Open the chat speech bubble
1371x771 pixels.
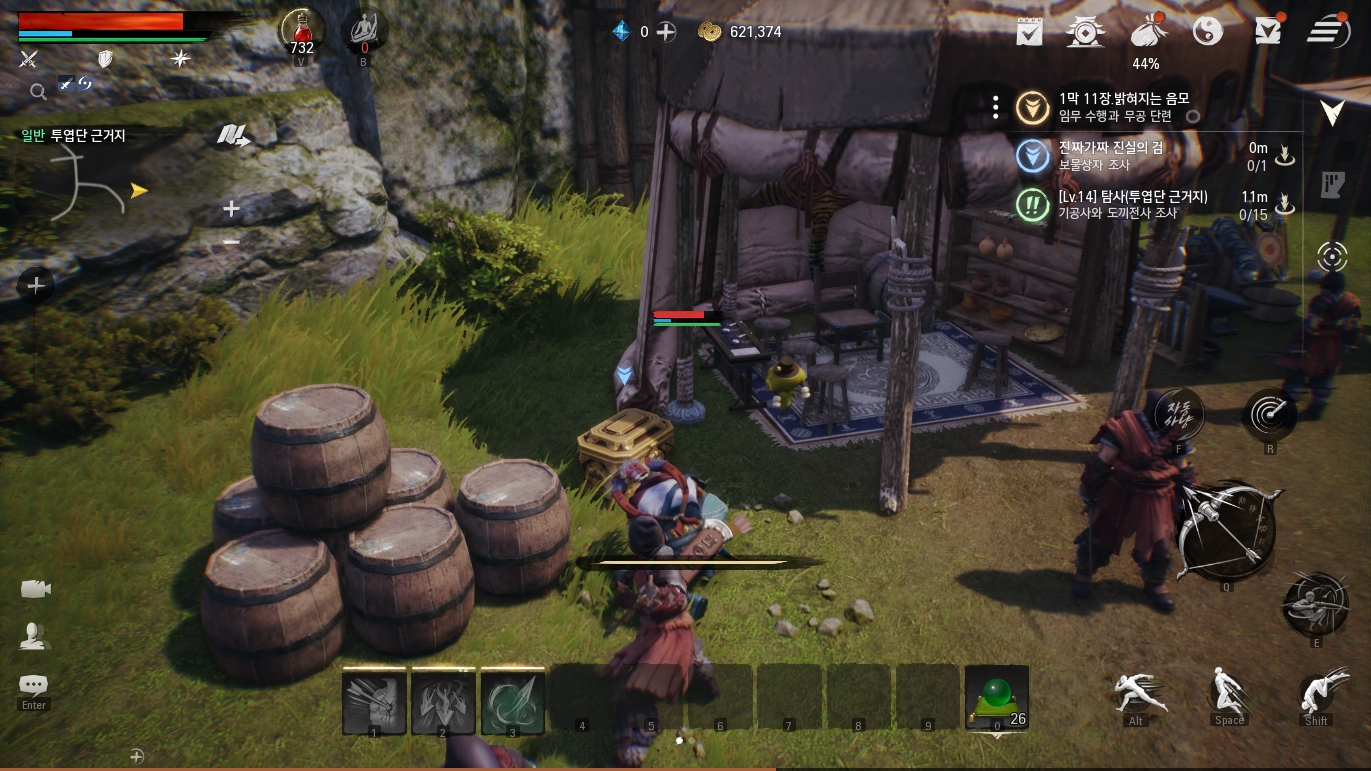[x=34, y=686]
